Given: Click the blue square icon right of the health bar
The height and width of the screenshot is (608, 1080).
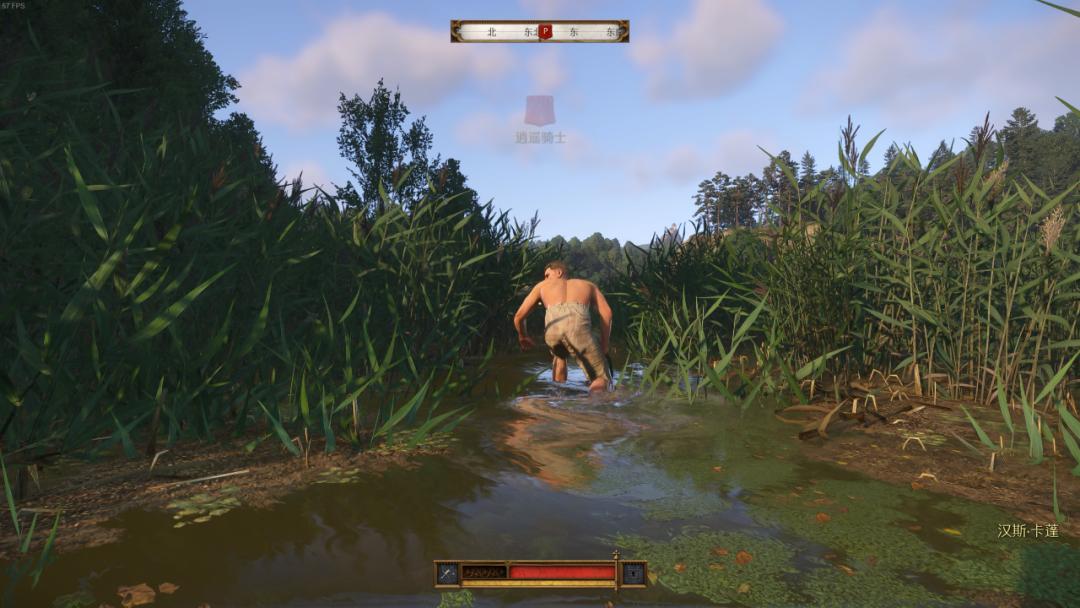Looking at the screenshot, I should pos(632,573).
